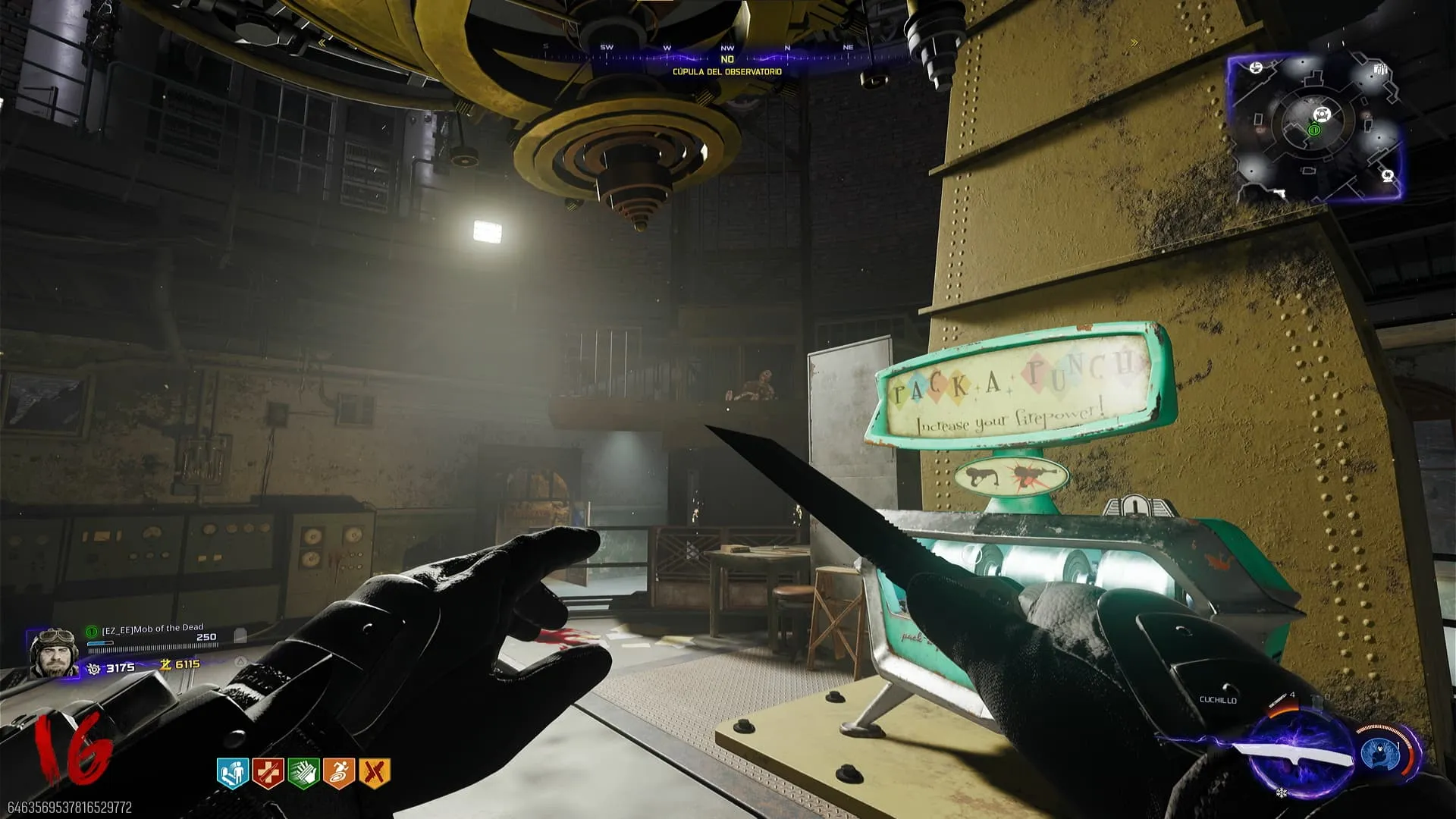This screenshot has height=819, width=1456.
Task: Select the anvil marker on the minimap
Action: click(1256, 68)
